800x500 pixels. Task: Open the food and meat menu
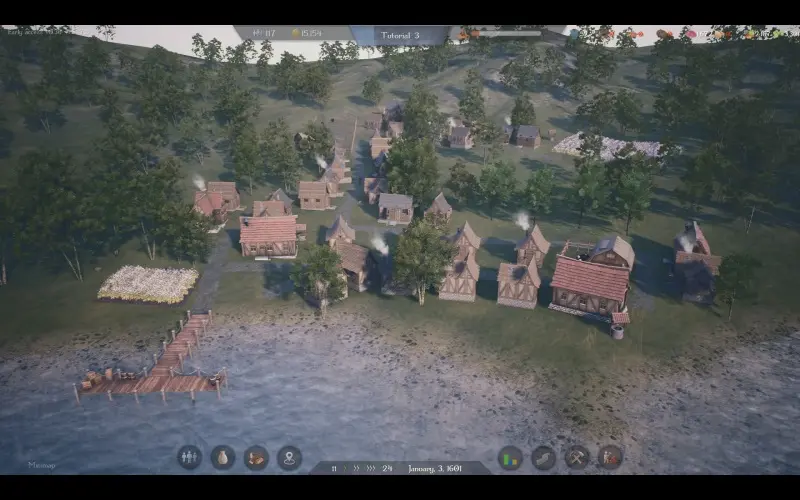tap(256, 458)
